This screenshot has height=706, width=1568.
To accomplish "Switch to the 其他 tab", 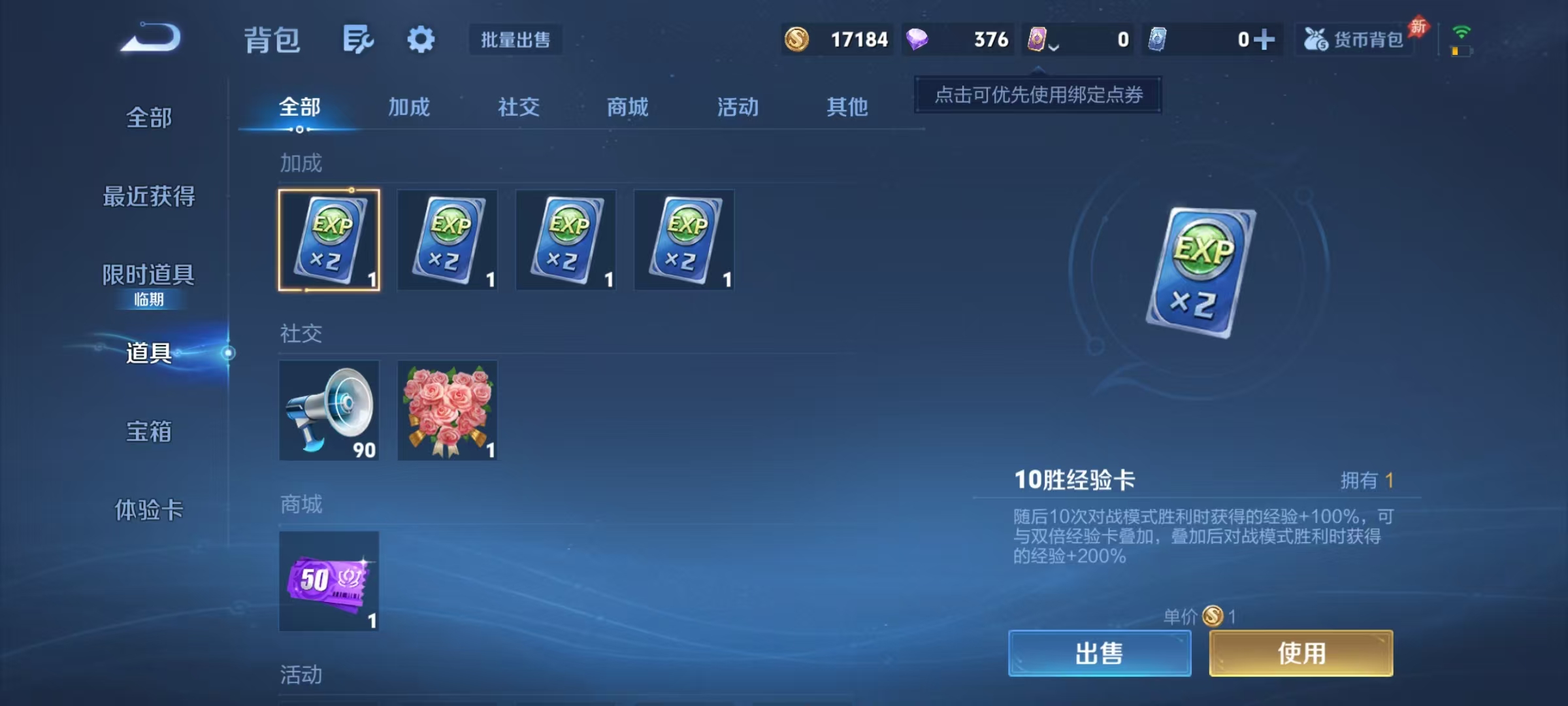I will pos(847,107).
